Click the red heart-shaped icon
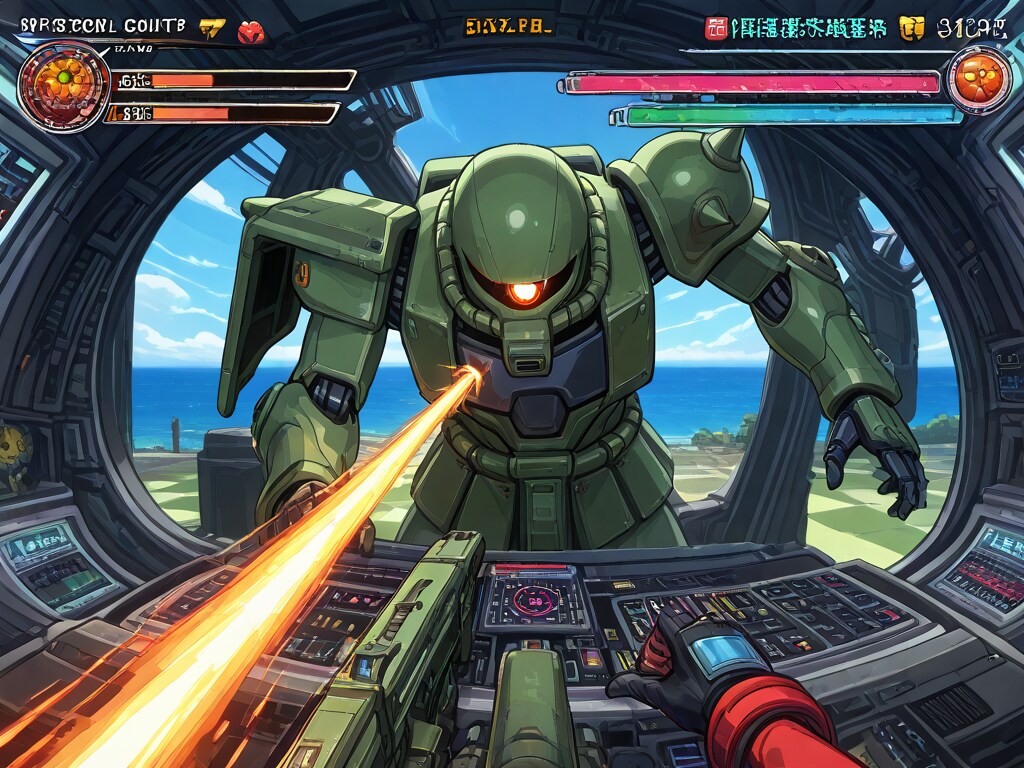The height and width of the screenshot is (768, 1024). pos(252,31)
